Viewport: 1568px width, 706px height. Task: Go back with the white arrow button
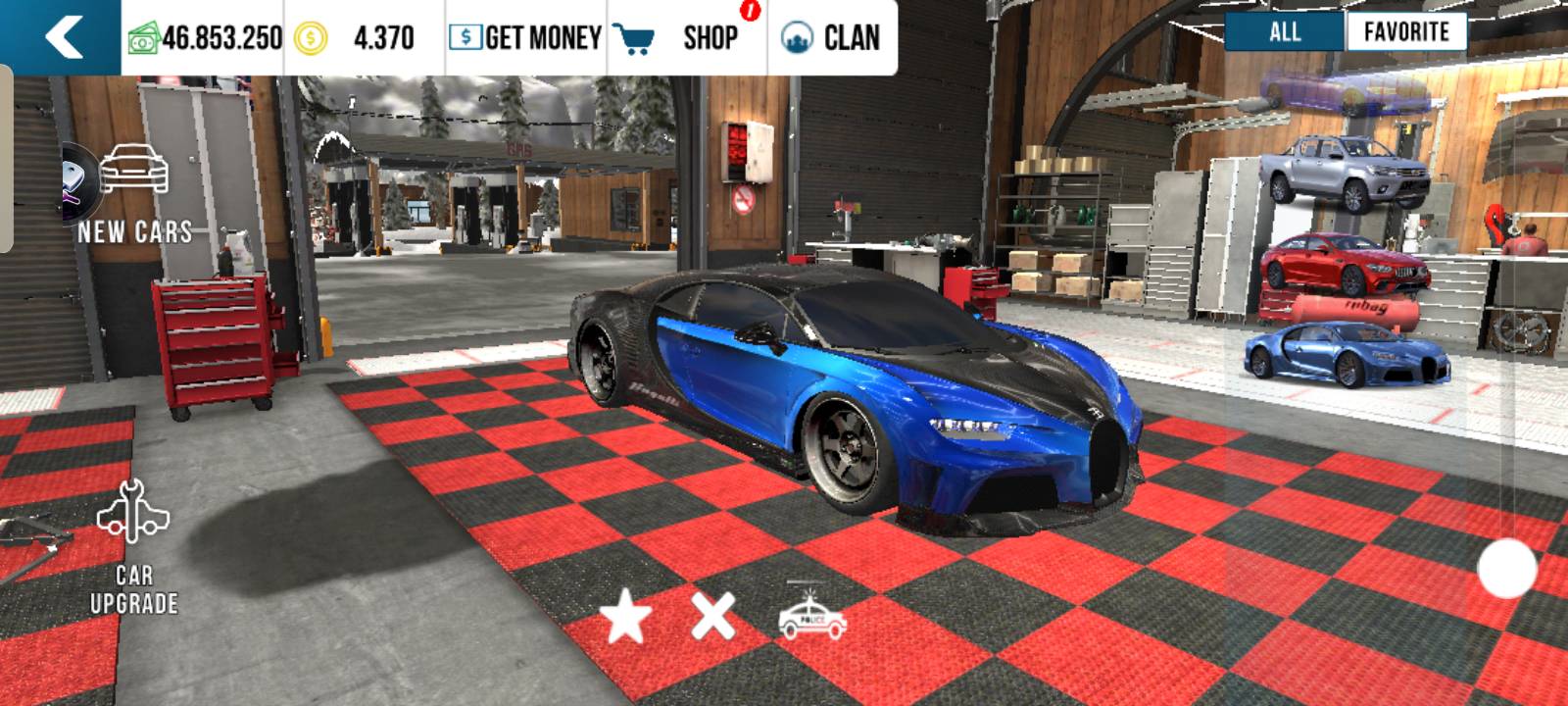click(x=63, y=37)
